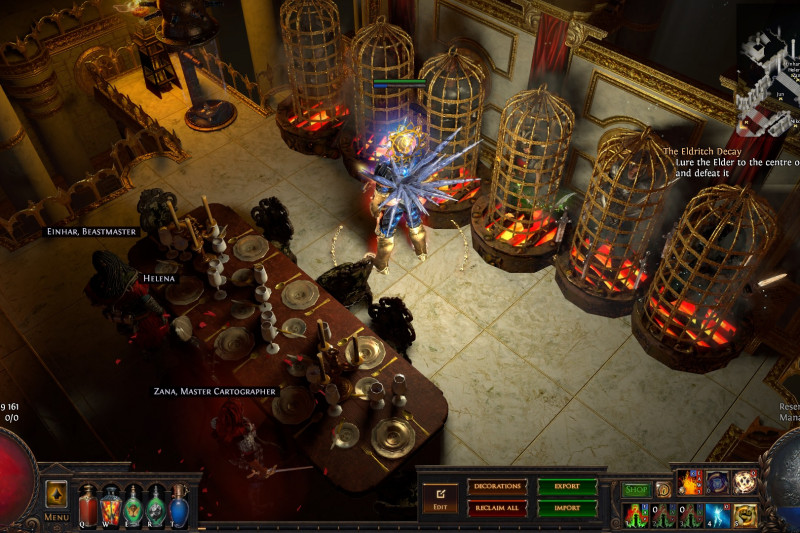Viewport: 800px width, 533px height.
Task: Activate the blue swirl skill icon
Action: click(x=717, y=483)
